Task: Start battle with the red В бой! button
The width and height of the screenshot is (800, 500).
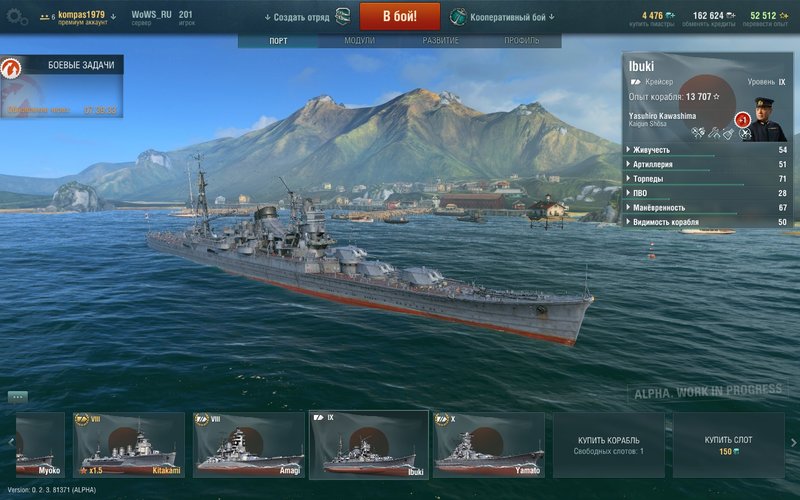Action: coord(399,17)
